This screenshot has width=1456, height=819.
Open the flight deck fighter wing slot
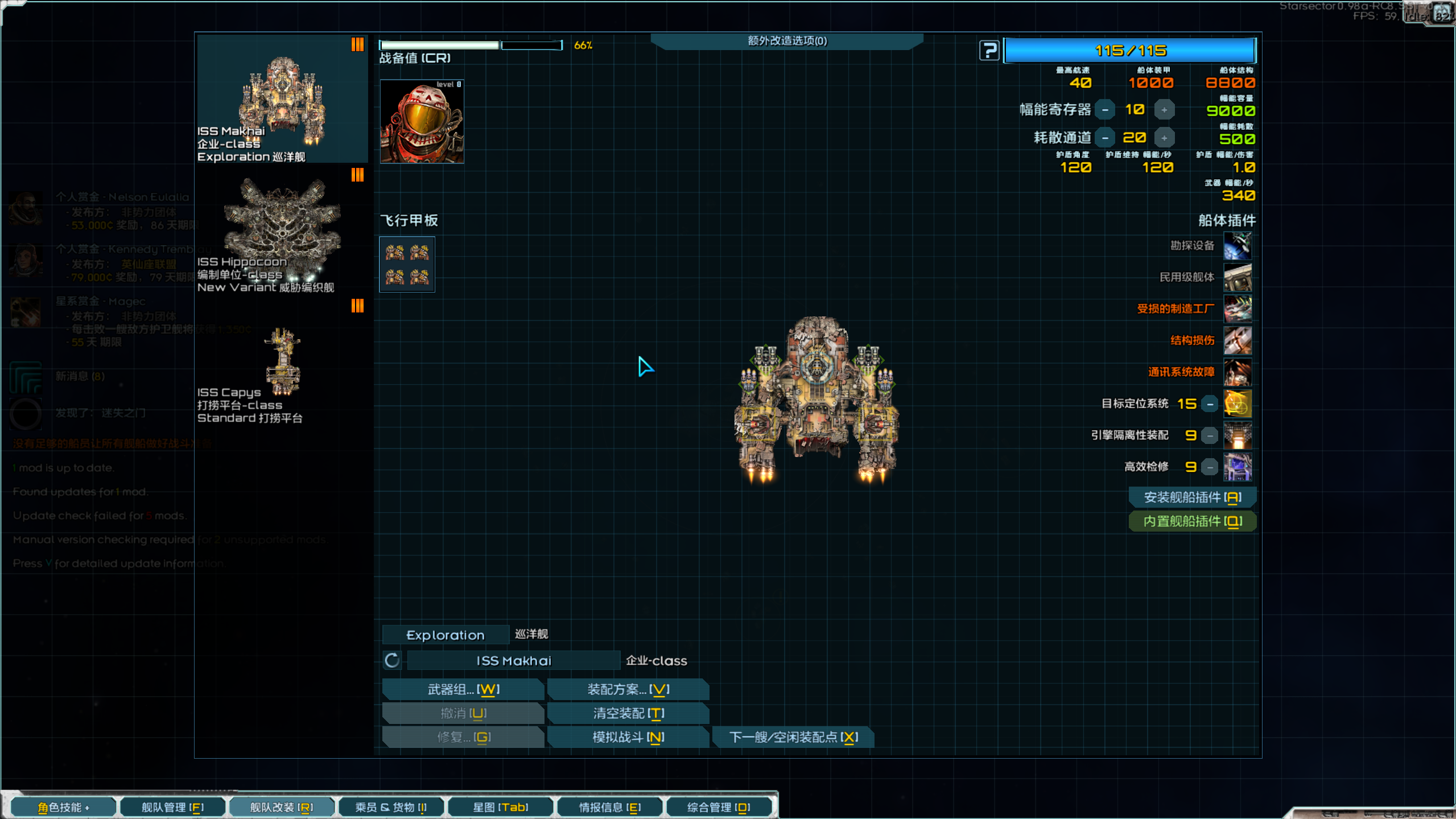(x=407, y=265)
